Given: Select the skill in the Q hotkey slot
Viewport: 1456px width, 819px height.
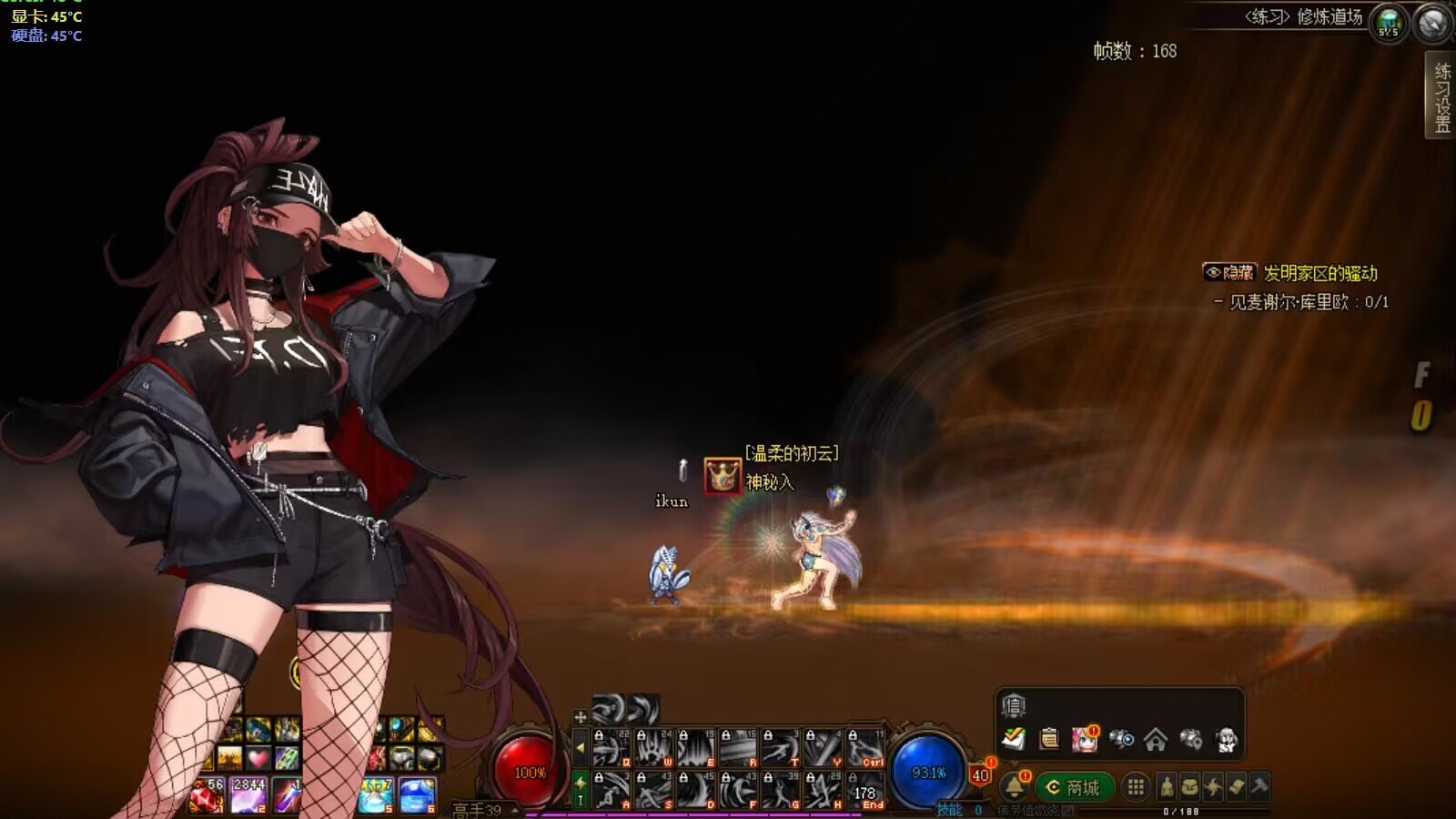Looking at the screenshot, I should 612,748.
